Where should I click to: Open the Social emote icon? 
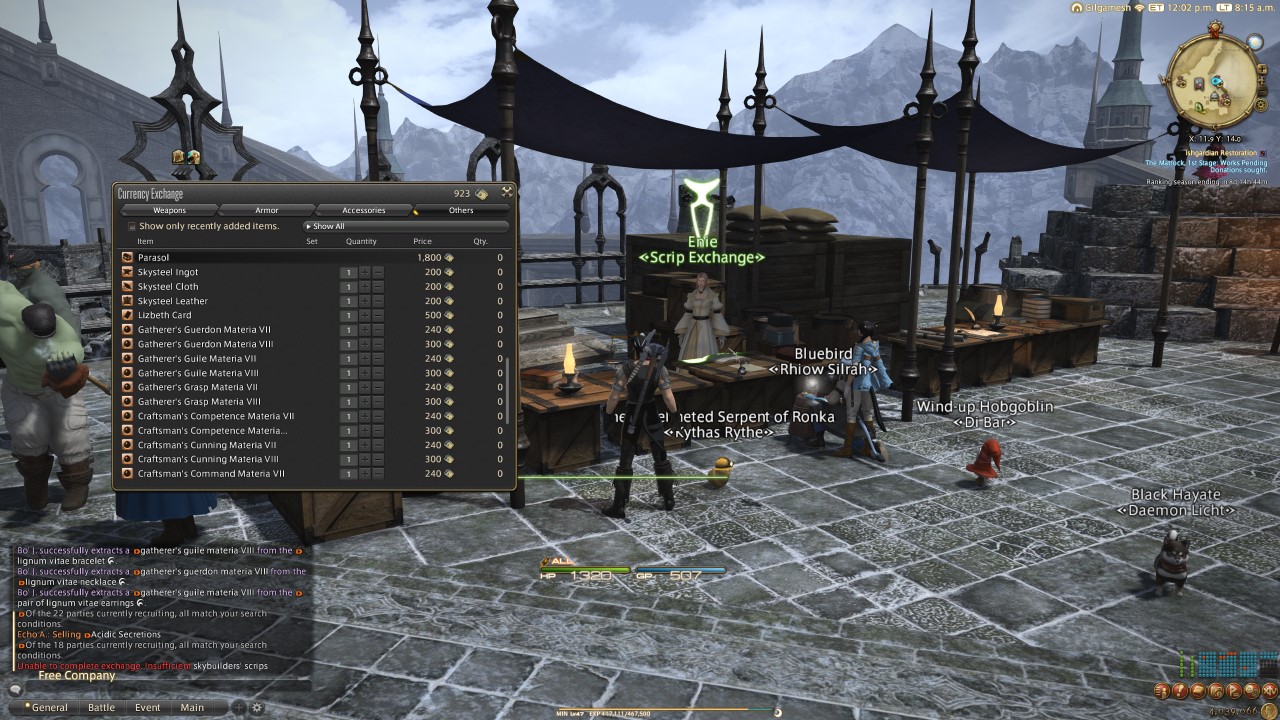[1251, 691]
